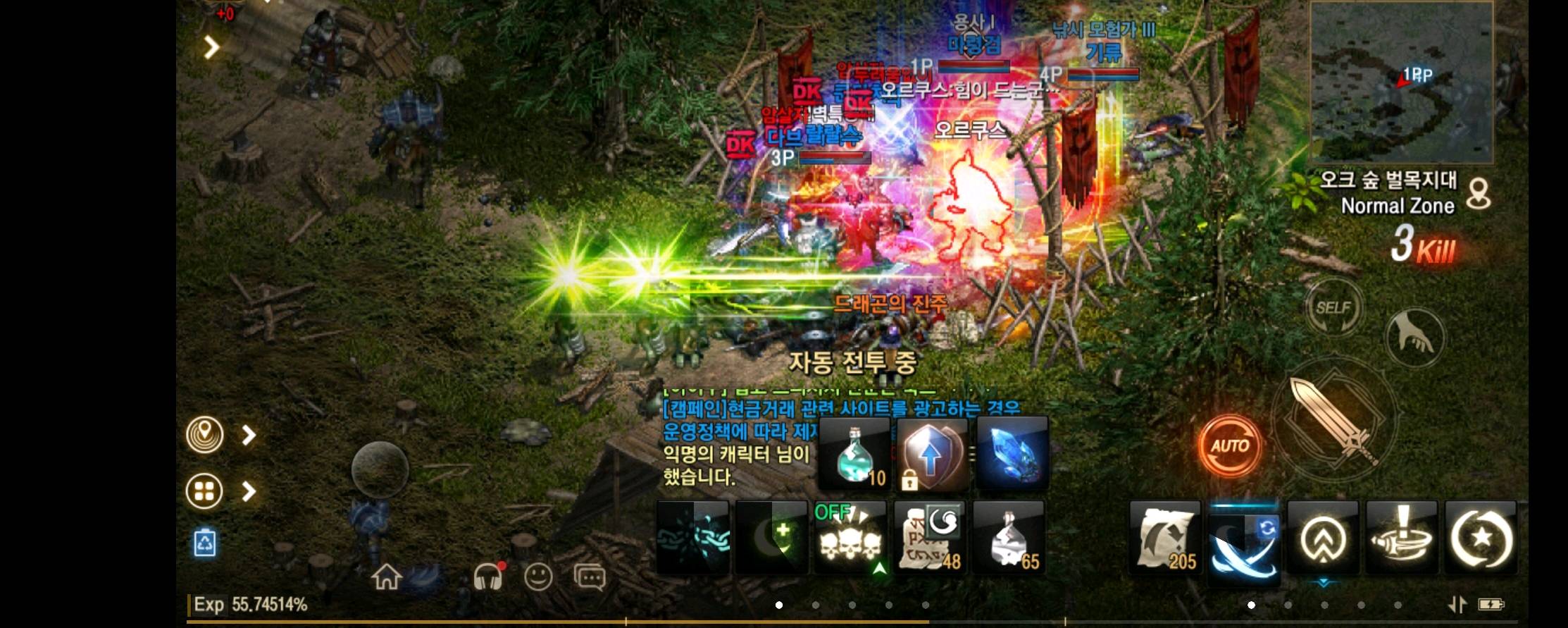Use the green potion slot showing 10
This screenshot has height=628, width=1568.
click(852, 455)
